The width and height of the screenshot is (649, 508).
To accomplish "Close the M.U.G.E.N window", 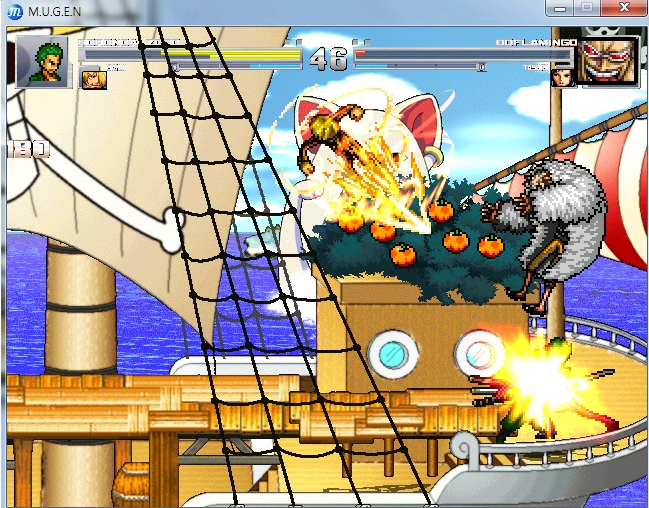I will click(x=624, y=8).
